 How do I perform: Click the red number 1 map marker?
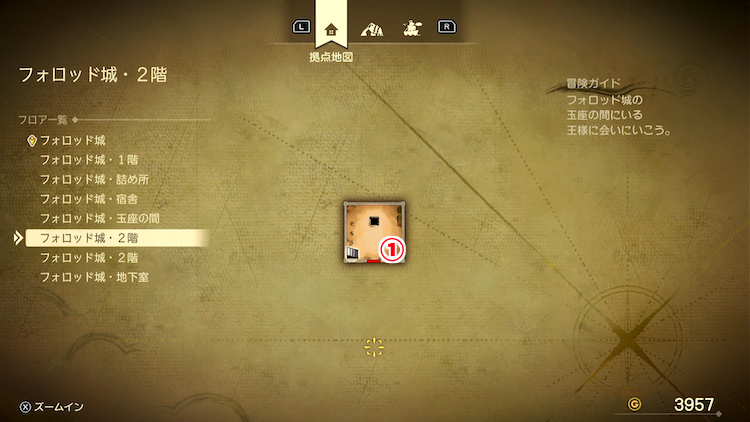pos(391,249)
